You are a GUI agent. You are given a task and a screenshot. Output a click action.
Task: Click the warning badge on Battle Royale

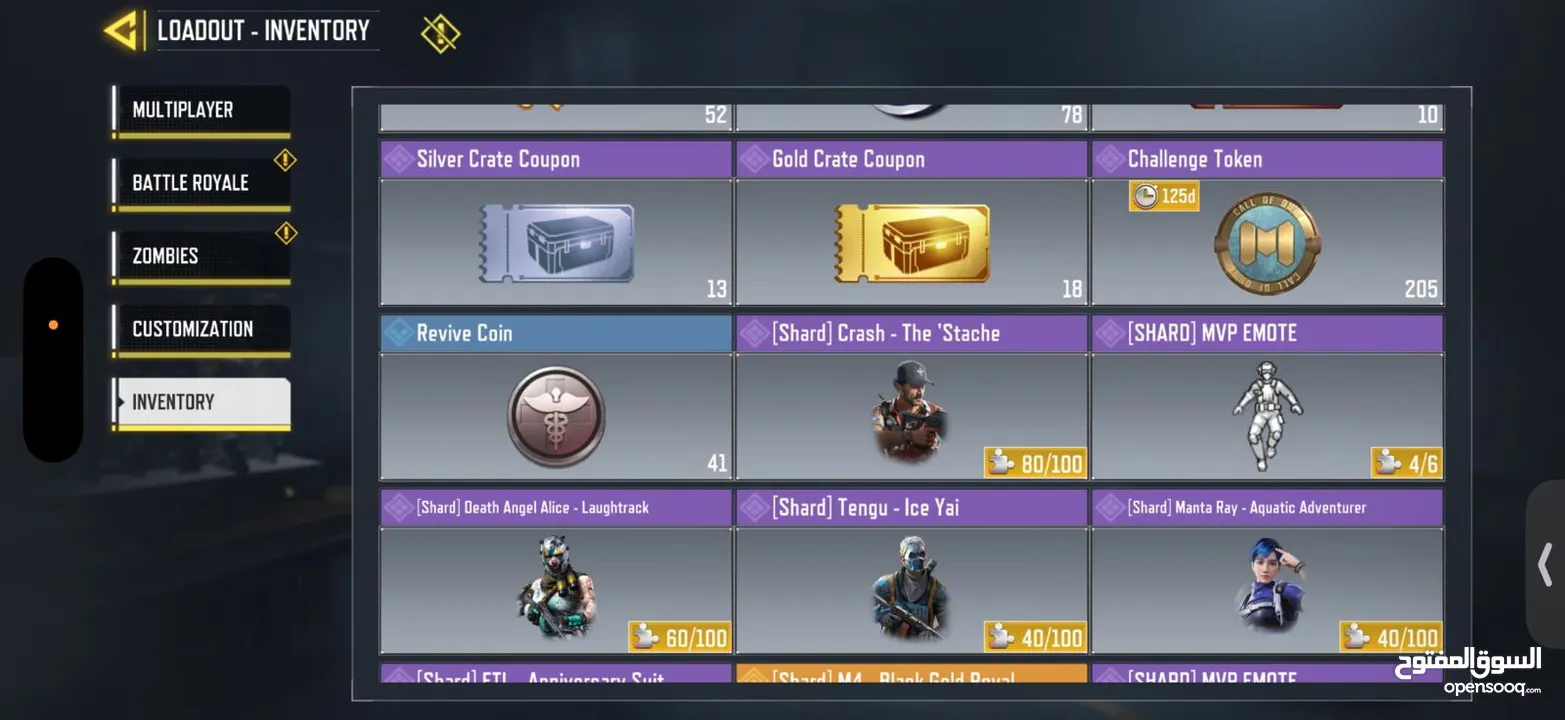(285, 160)
